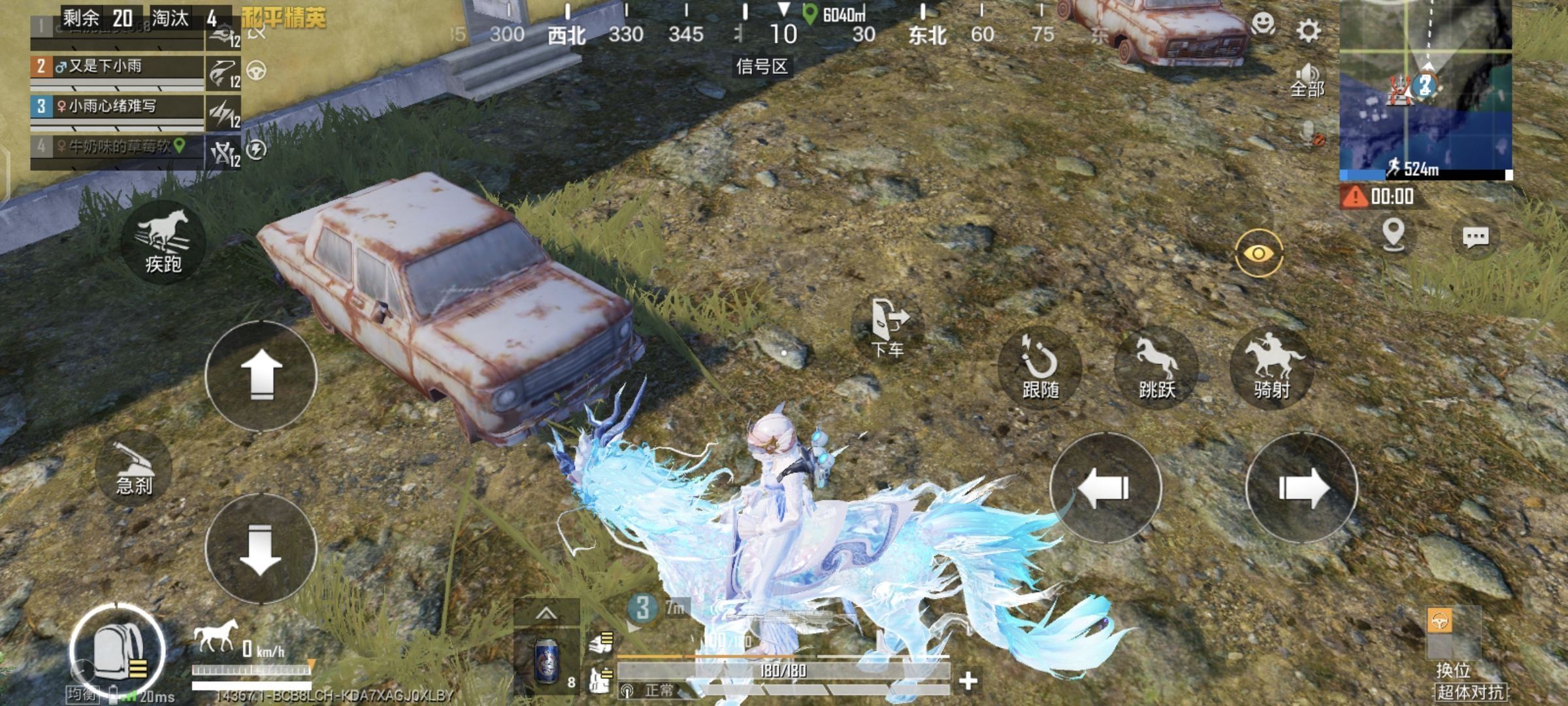Tap the forward up-arrow control

pyautogui.click(x=261, y=375)
